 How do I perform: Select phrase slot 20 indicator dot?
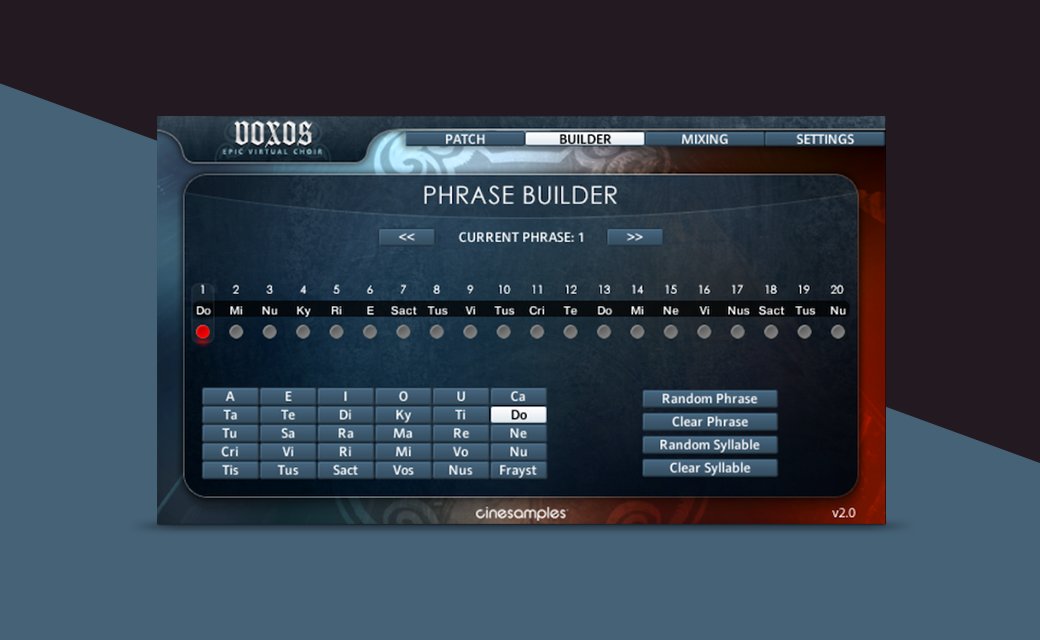pyautogui.click(x=838, y=332)
